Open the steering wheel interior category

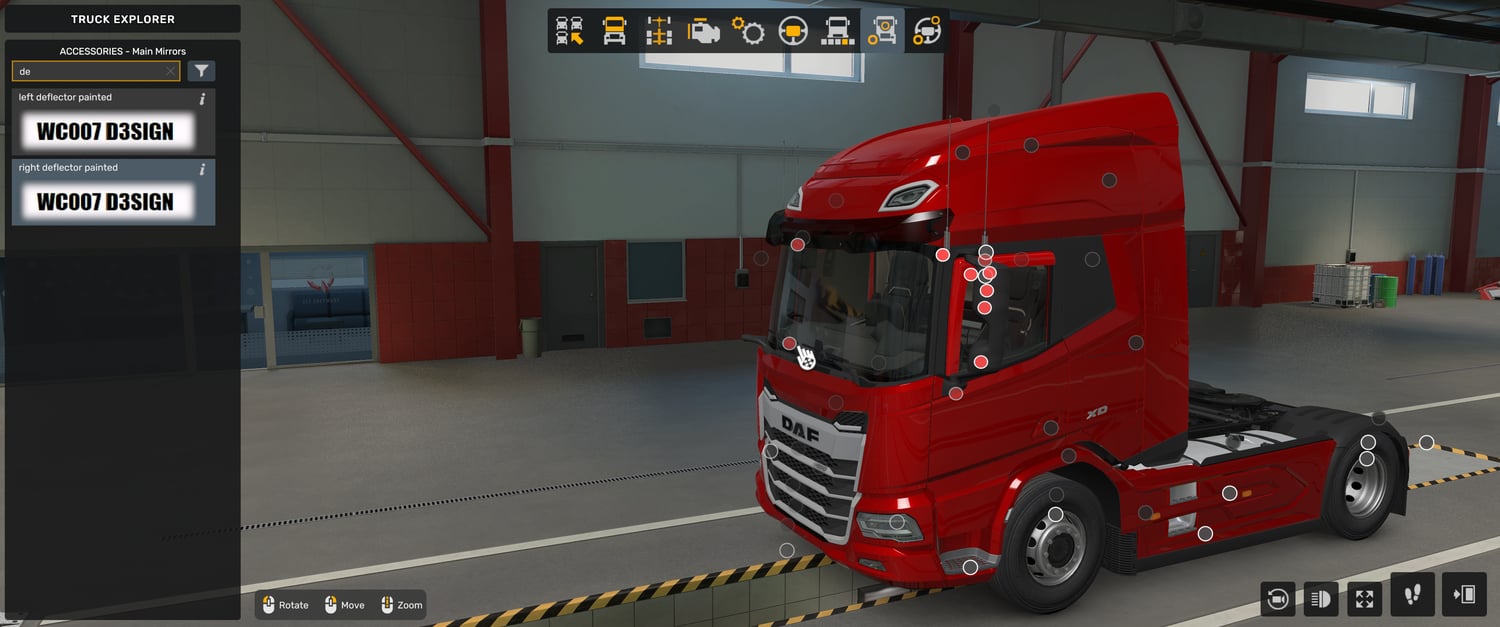(793, 31)
